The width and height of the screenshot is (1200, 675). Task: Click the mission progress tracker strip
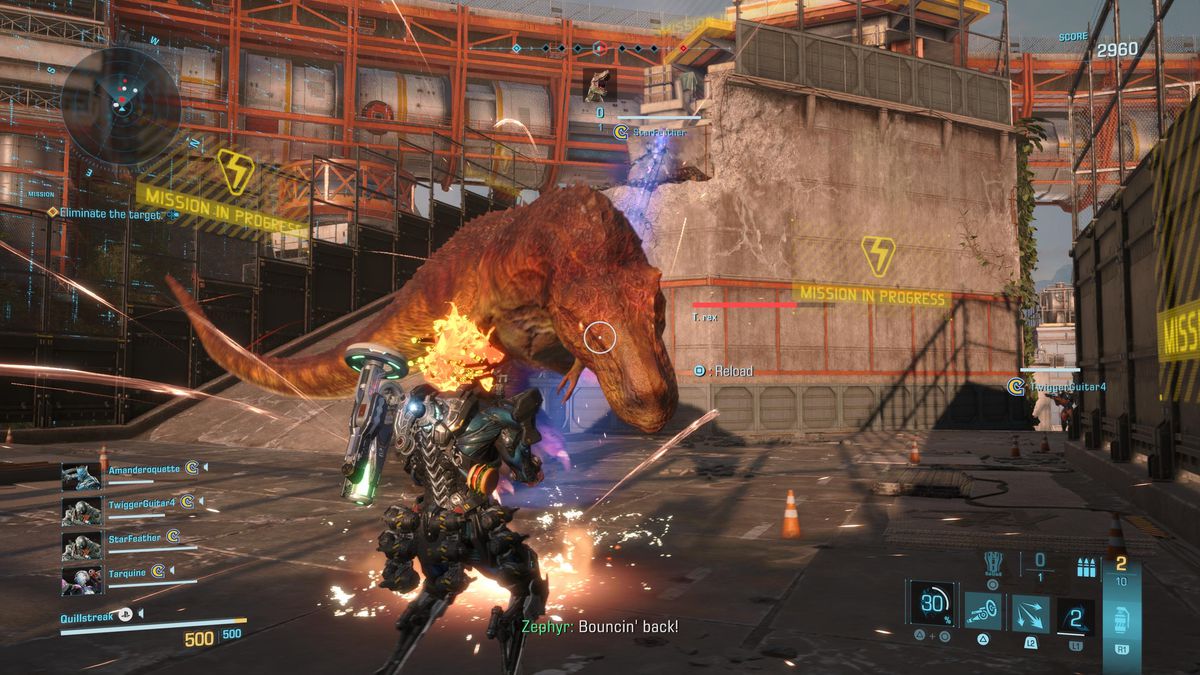coord(599,47)
